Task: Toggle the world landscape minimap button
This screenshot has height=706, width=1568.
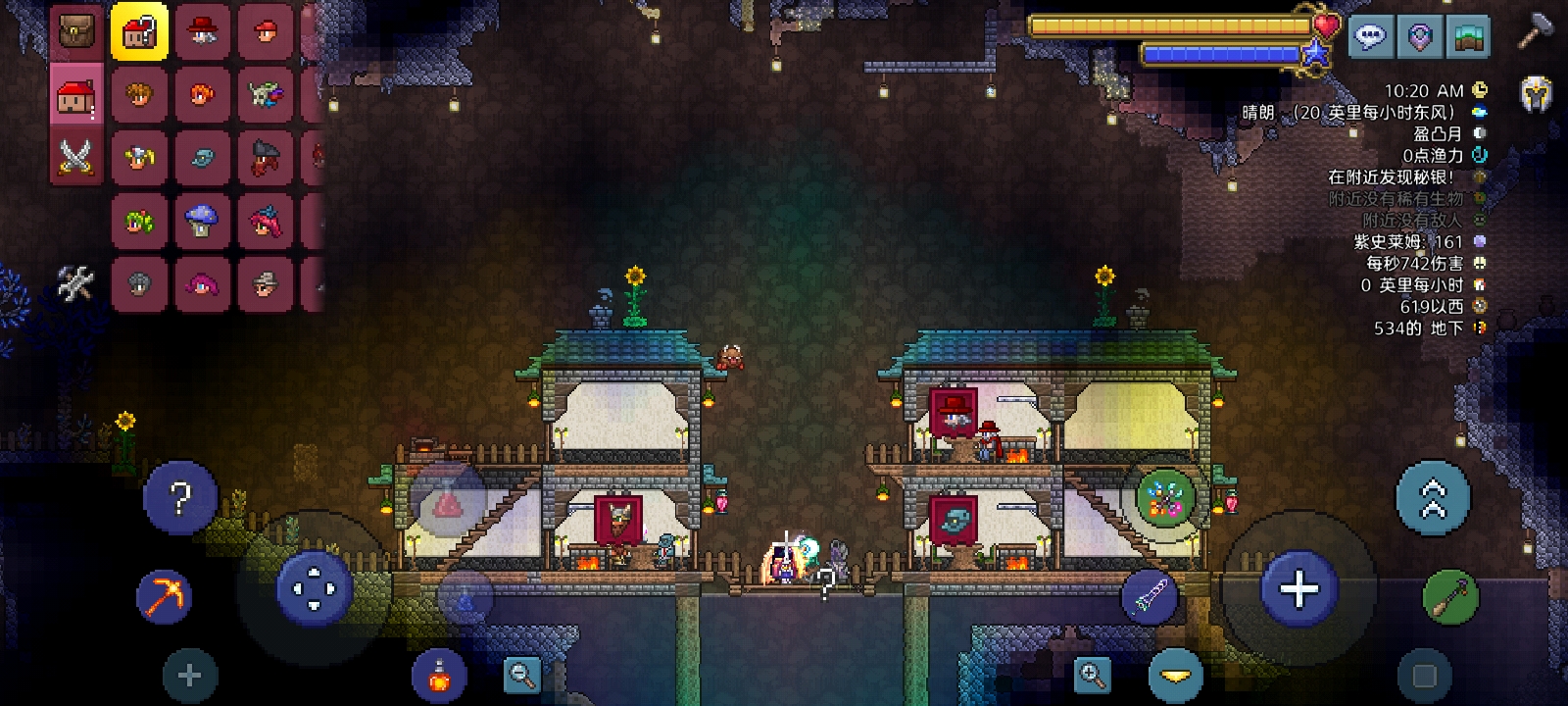Action: (1469, 38)
